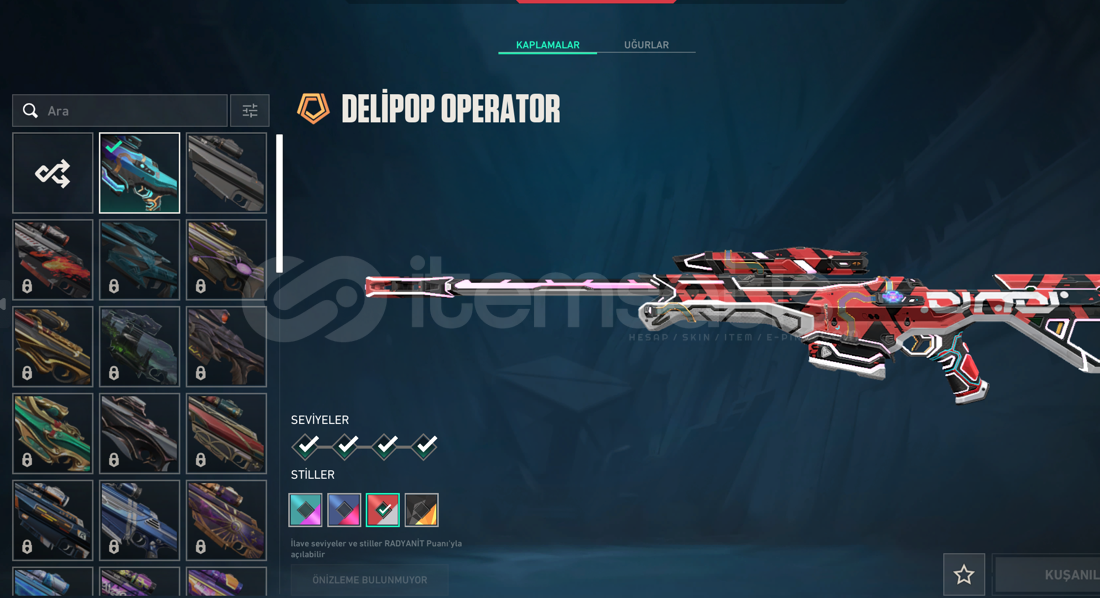Switch to the UĞURLAR tab
1100x598 pixels.
646,45
